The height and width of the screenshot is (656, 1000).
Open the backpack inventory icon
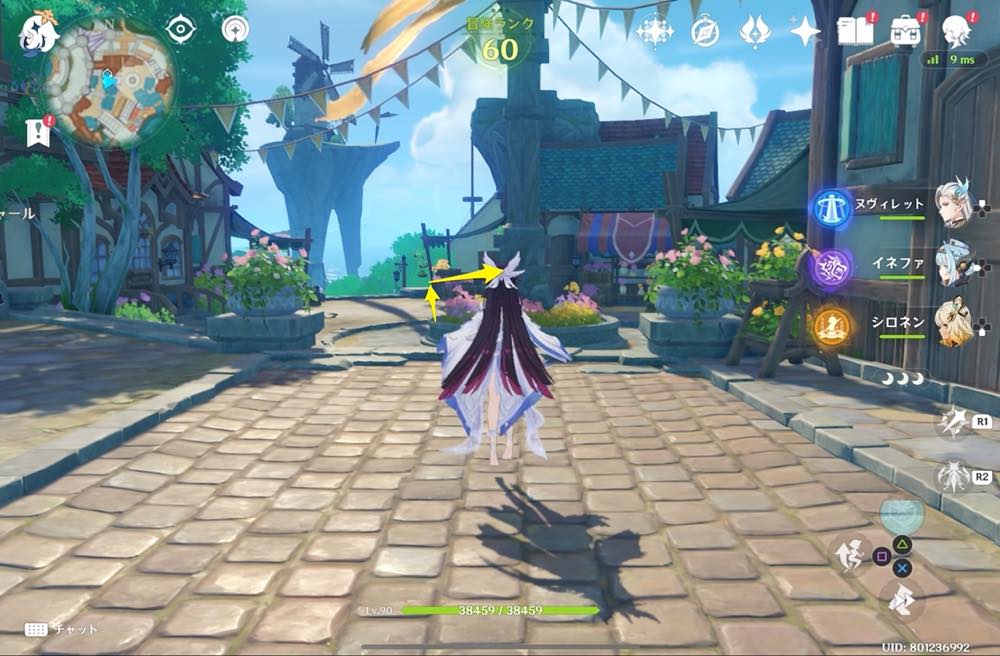[x=907, y=30]
